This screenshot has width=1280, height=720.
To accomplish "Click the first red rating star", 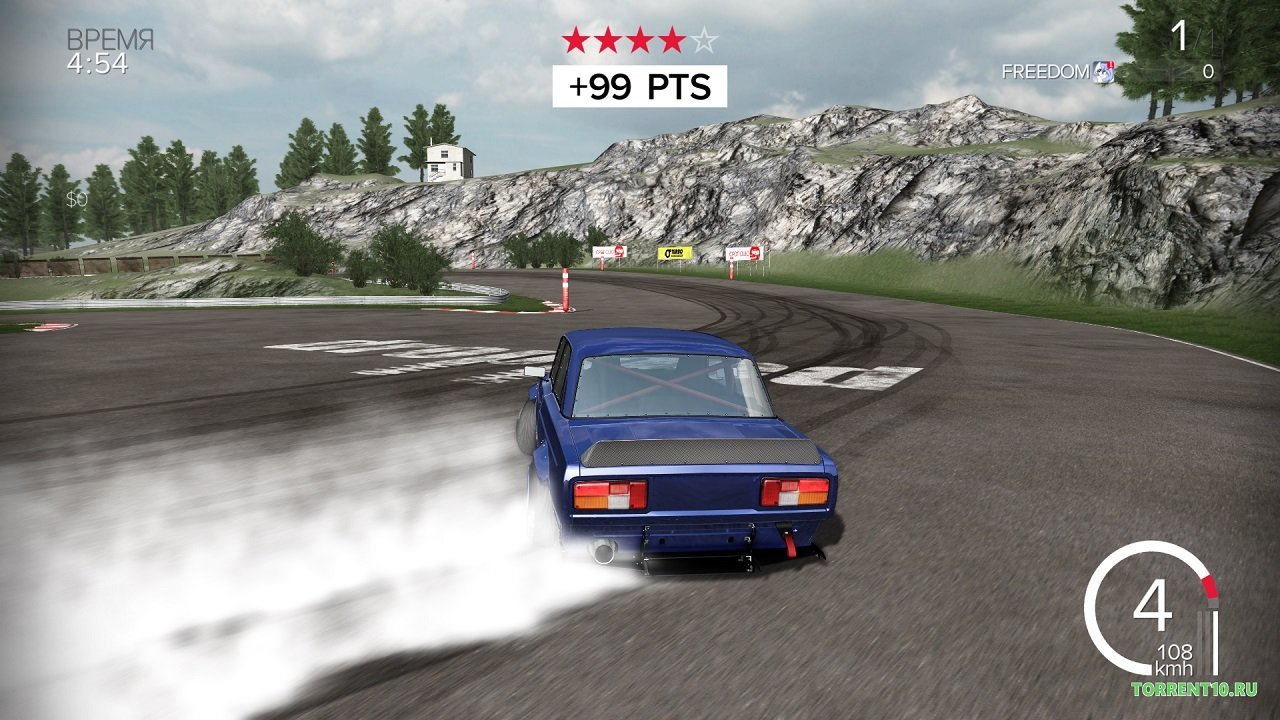I will [576, 38].
